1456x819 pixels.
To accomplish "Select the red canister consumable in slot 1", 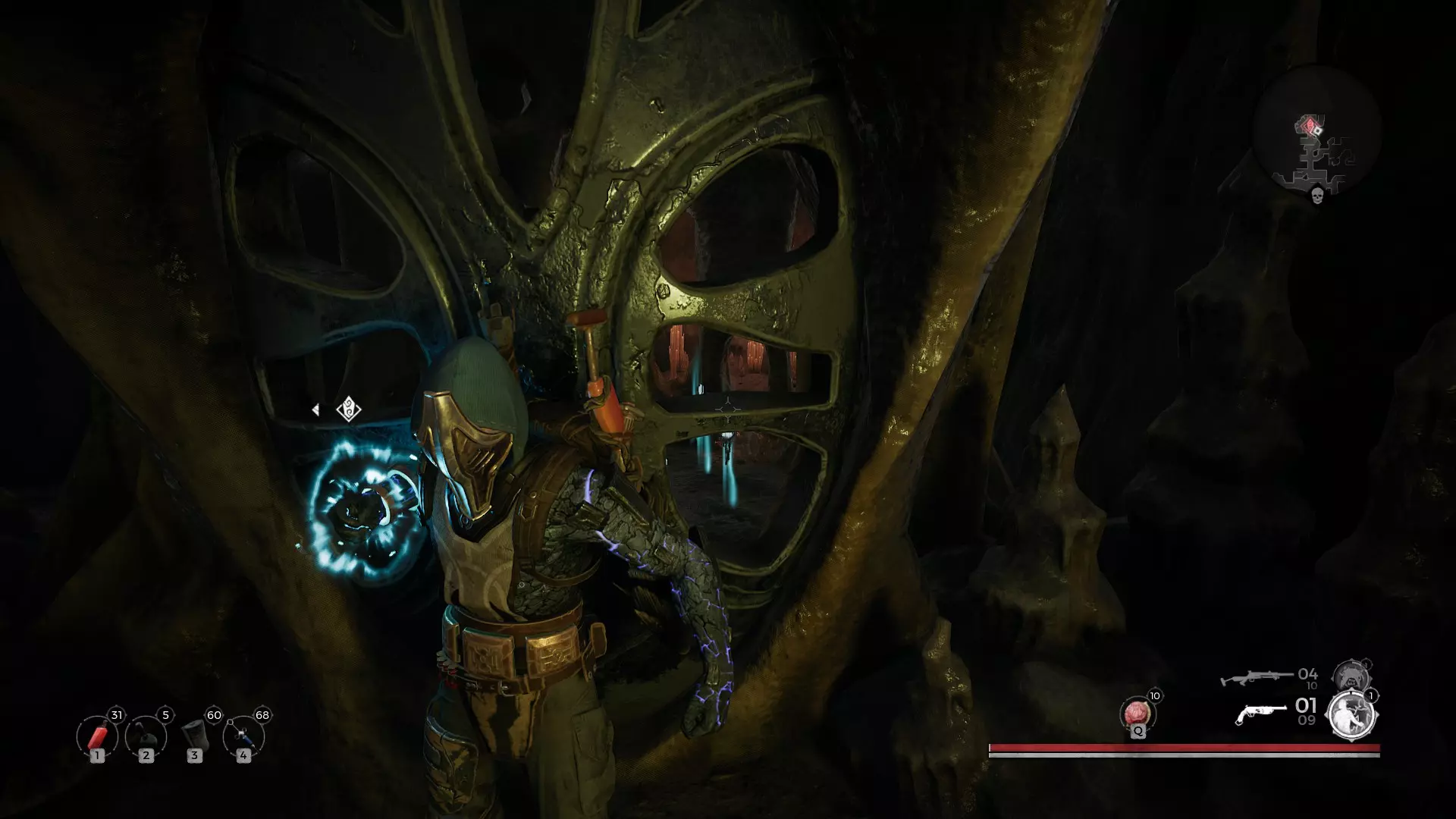I will click(97, 736).
